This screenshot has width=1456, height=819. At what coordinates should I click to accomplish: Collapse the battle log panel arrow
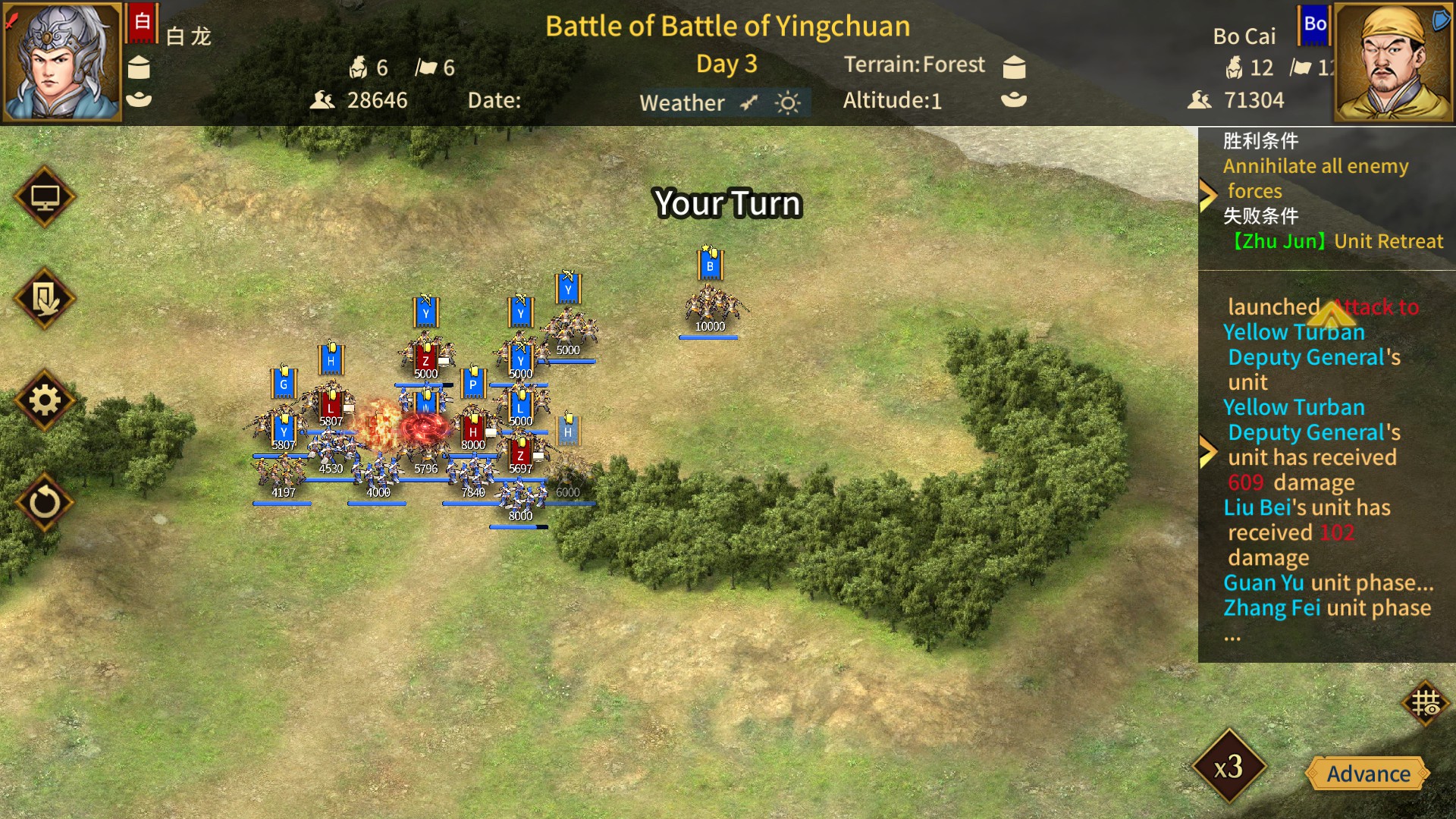point(1207,451)
